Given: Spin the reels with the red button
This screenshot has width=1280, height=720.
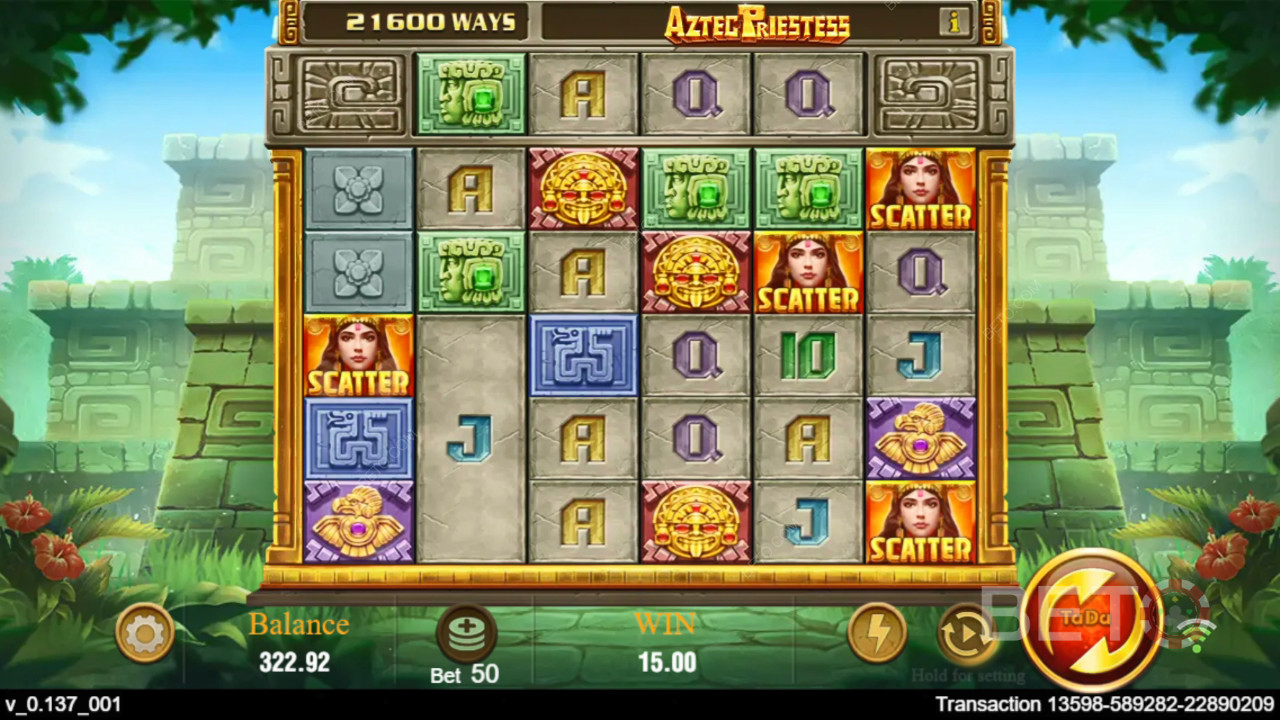Looking at the screenshot, I should 1092,620.
